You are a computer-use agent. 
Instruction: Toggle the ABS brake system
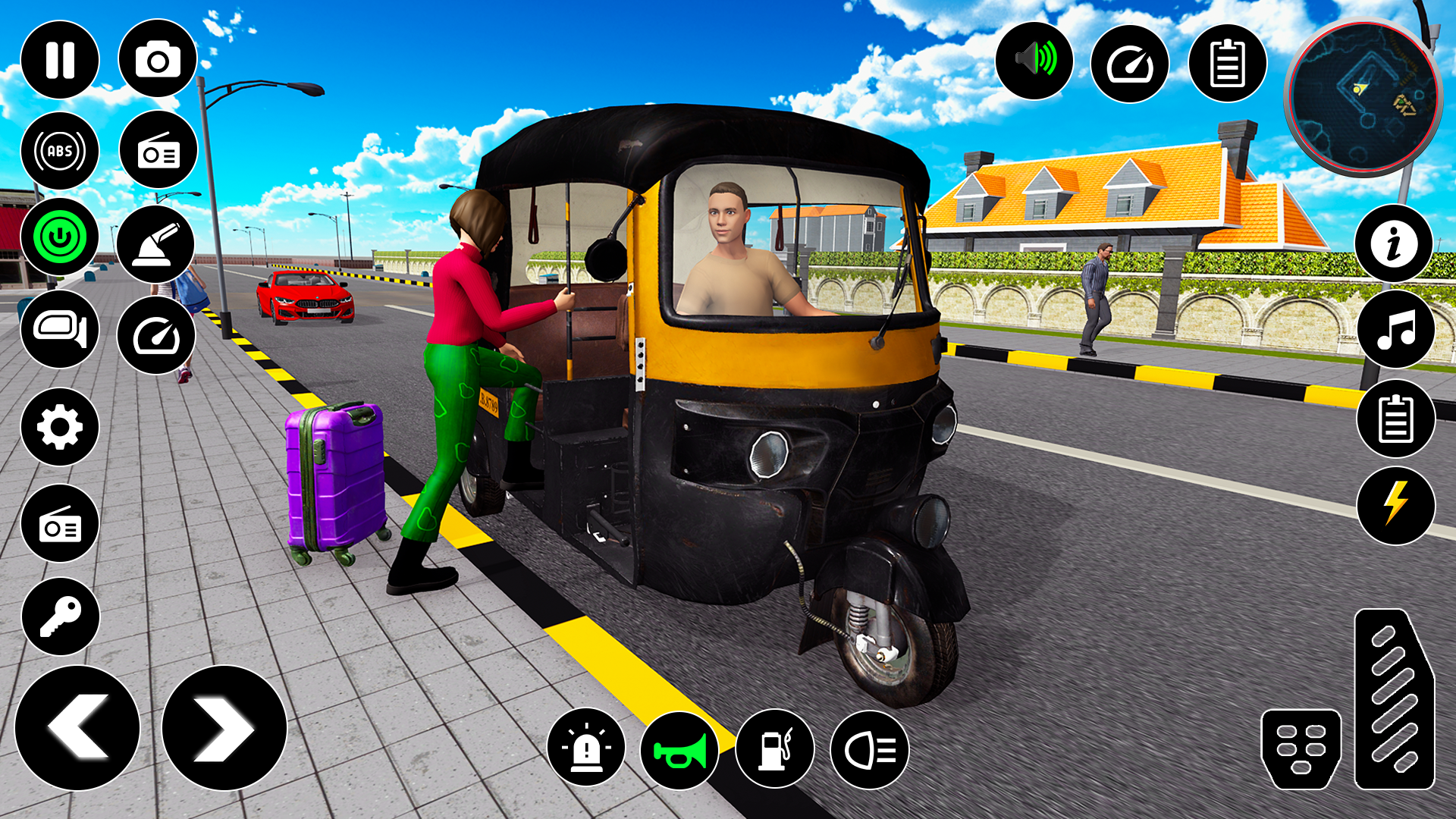tap(60, 151)
